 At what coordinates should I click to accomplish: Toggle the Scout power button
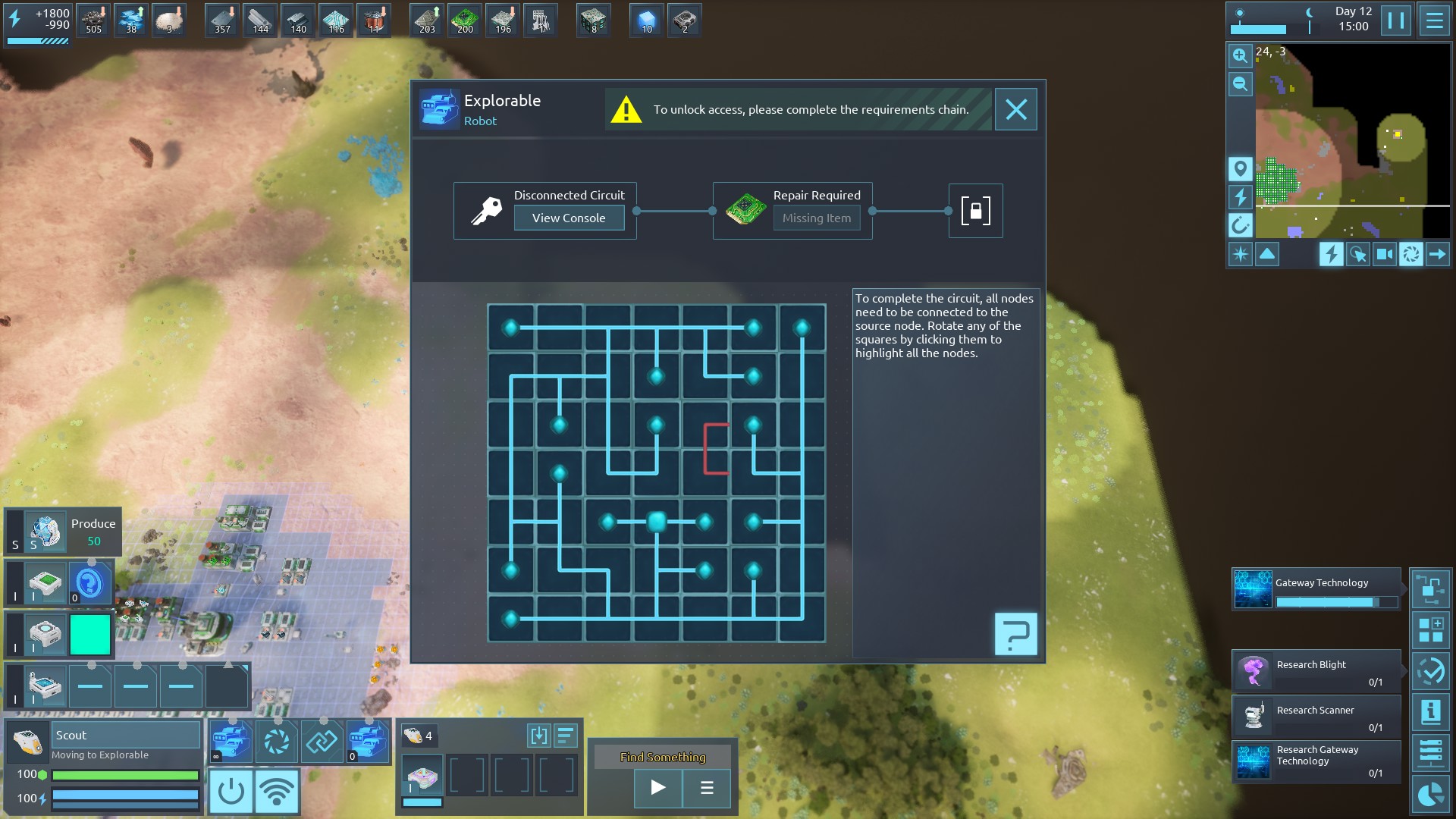click(231, 792)
